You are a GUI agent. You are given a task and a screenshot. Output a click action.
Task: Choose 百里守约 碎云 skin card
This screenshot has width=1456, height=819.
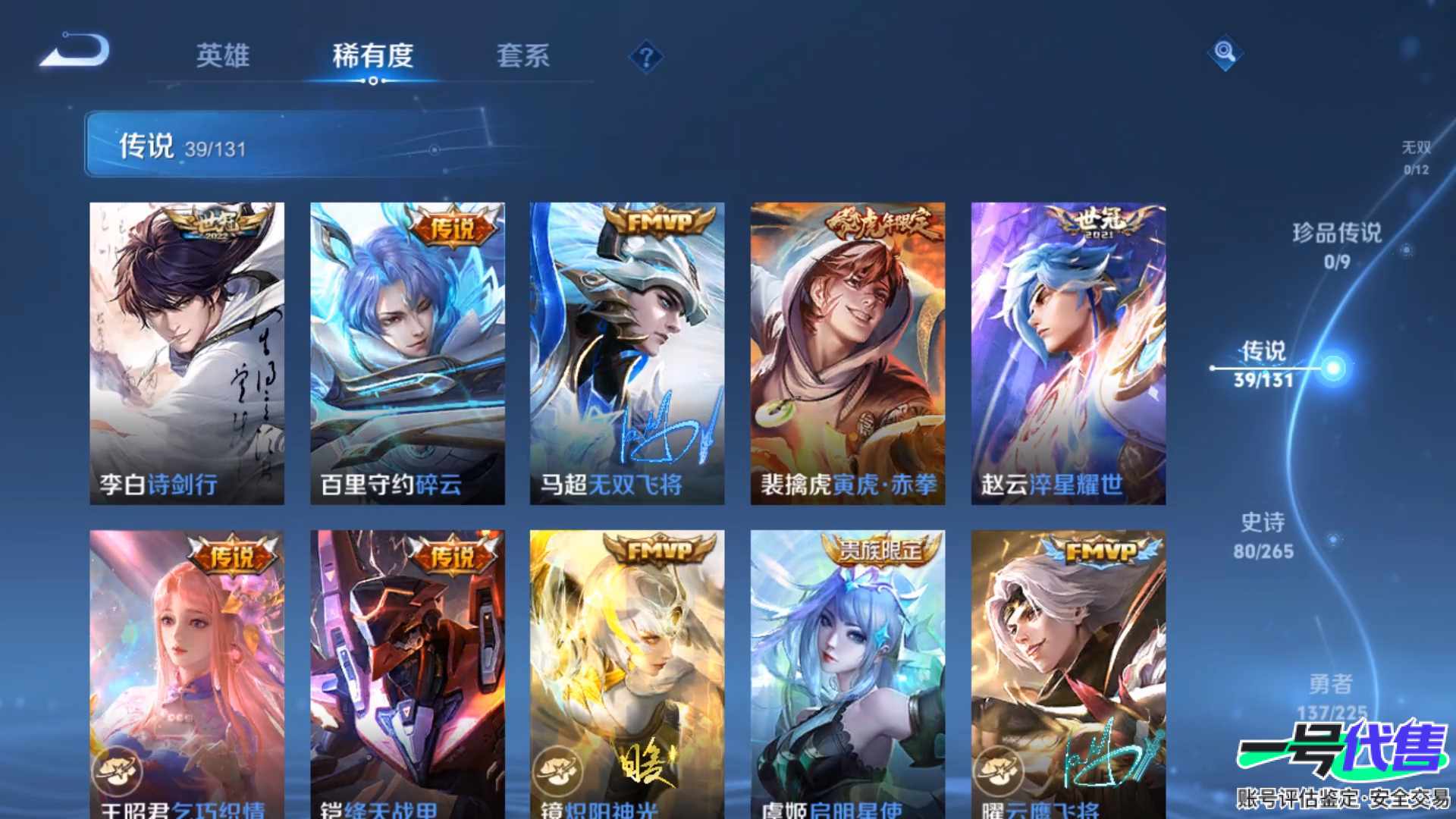[407, 353]
